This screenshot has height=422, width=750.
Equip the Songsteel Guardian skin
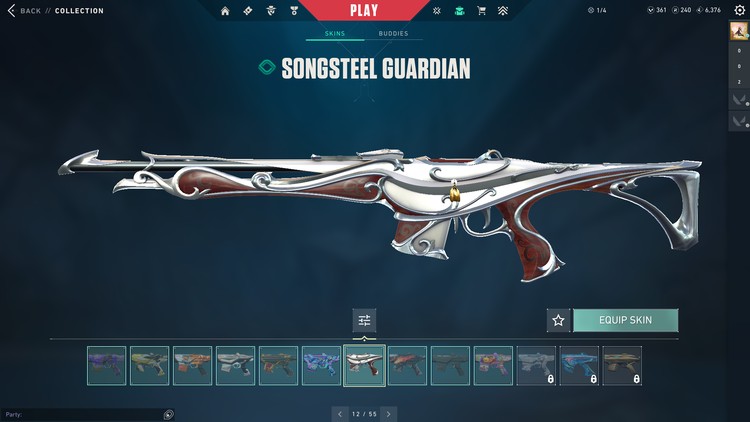coord(625,320)
